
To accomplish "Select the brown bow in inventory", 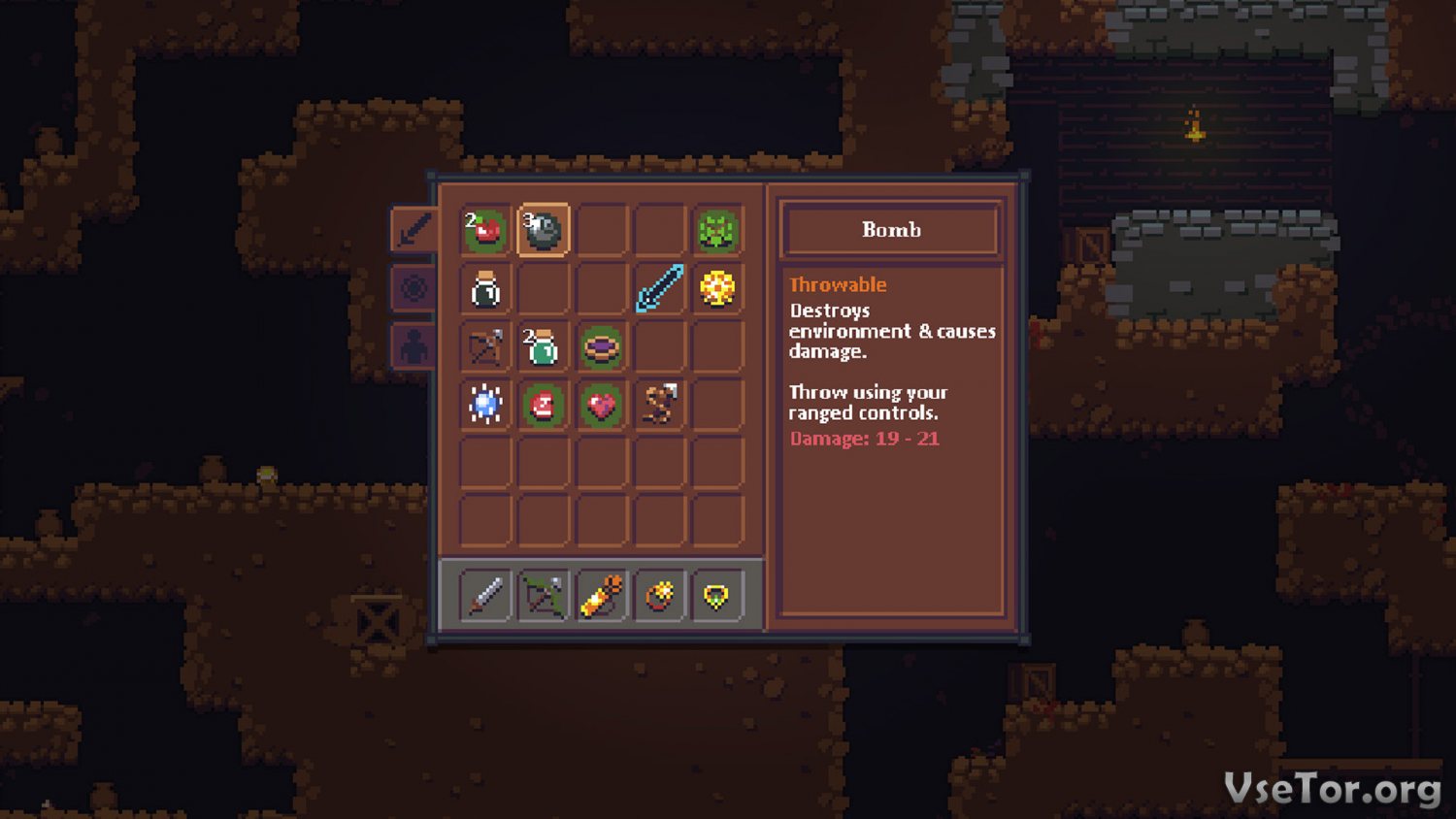I will click(x=485, y=346).
